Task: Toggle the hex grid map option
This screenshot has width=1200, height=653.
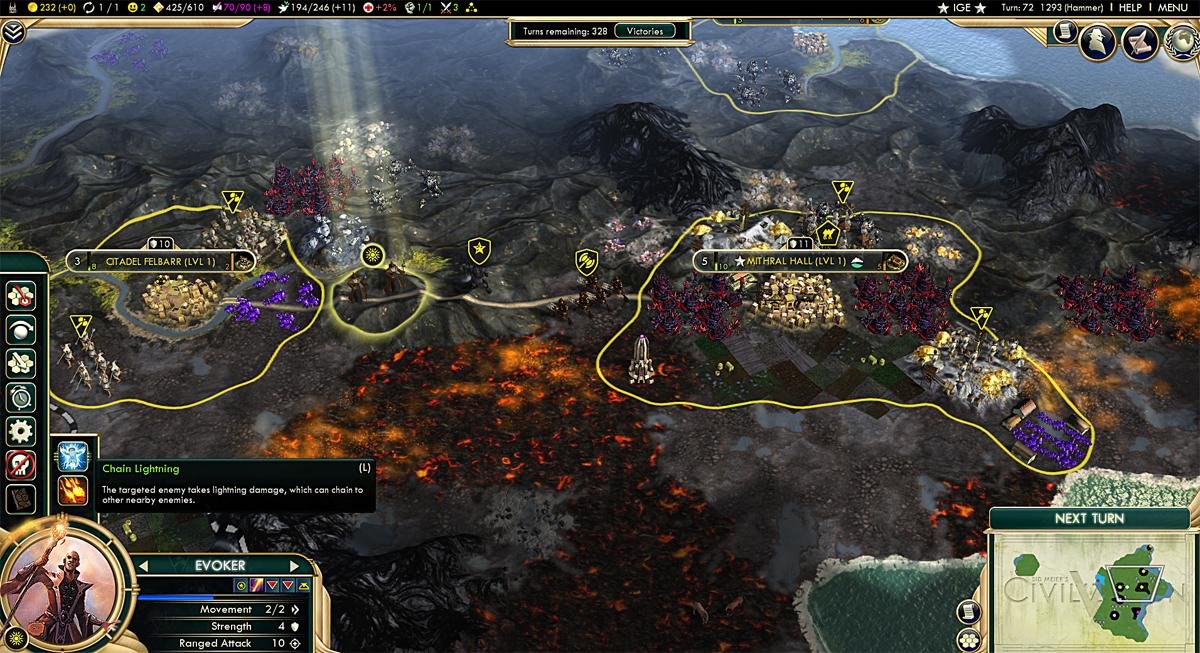Action: [967, 640]
